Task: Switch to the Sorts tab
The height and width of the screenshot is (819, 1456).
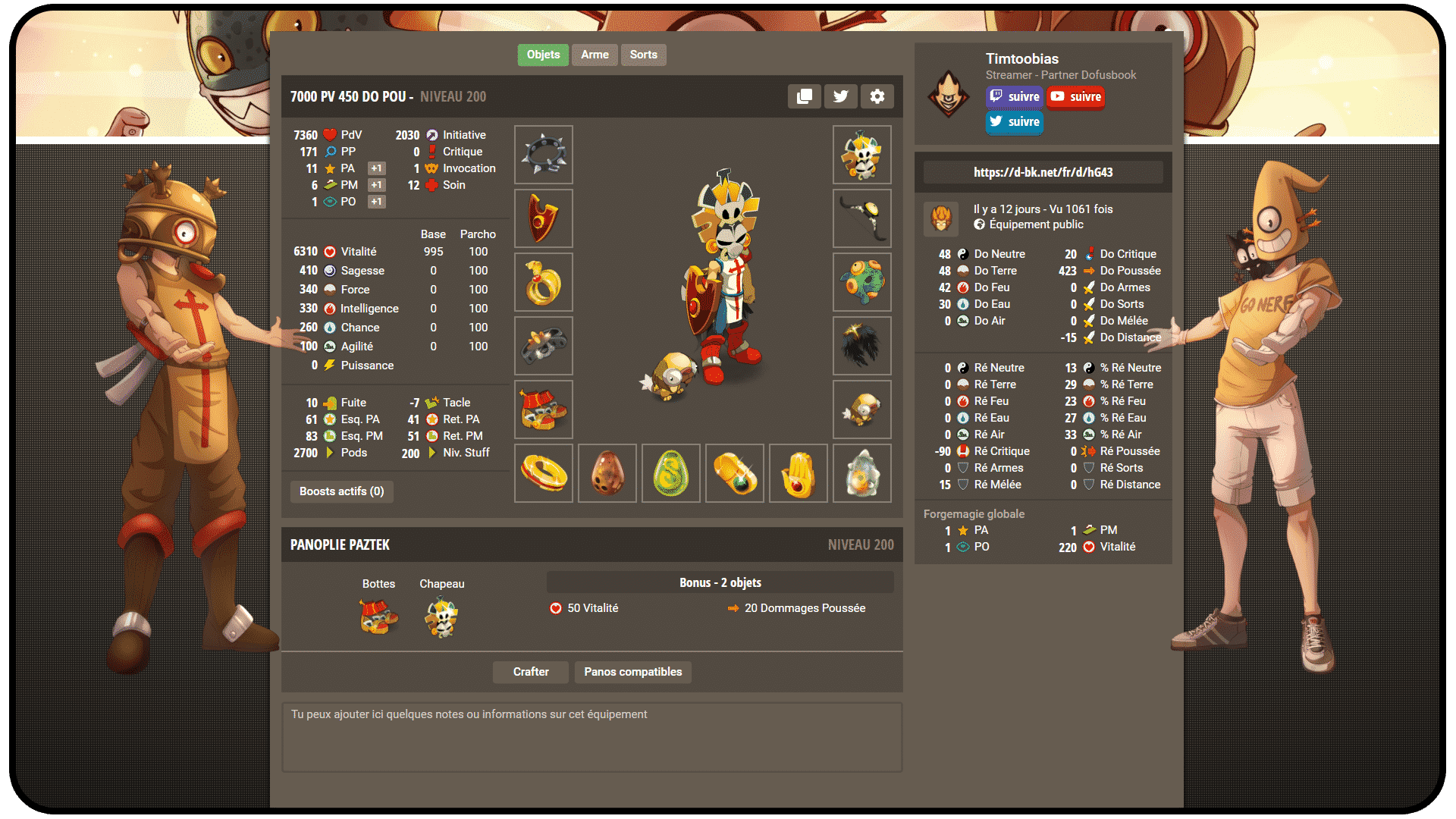Action: click(x=643, y=55)
